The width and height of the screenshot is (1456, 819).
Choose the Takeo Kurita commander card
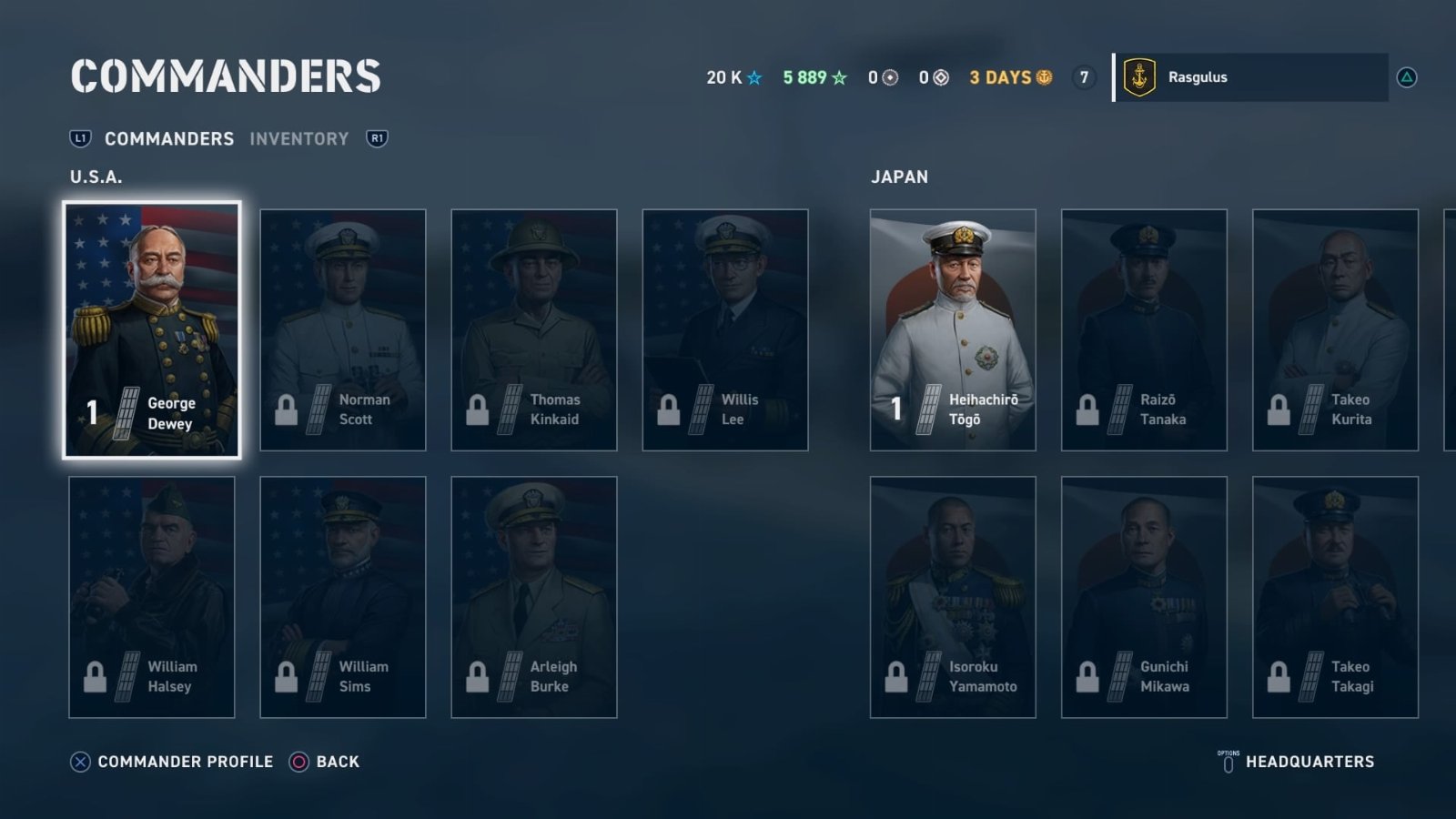click(x=1335, y=329)
